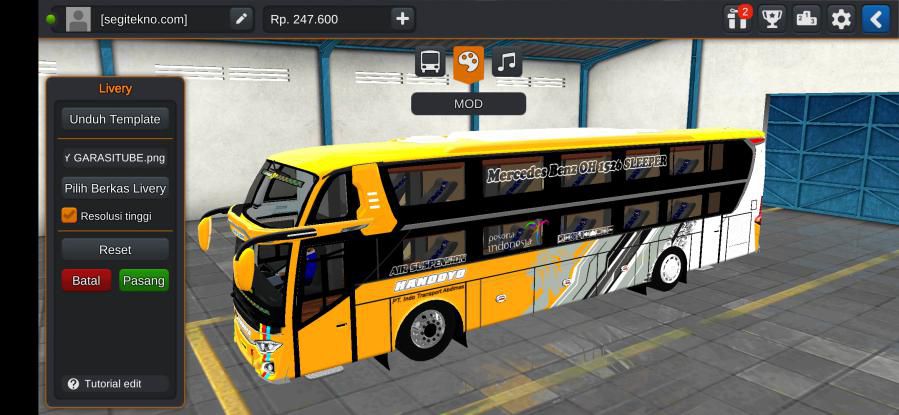Choose a livery file with Pilih Berkas Livery
The height and width of the screenshot is (415, 899).
point(114,188)
